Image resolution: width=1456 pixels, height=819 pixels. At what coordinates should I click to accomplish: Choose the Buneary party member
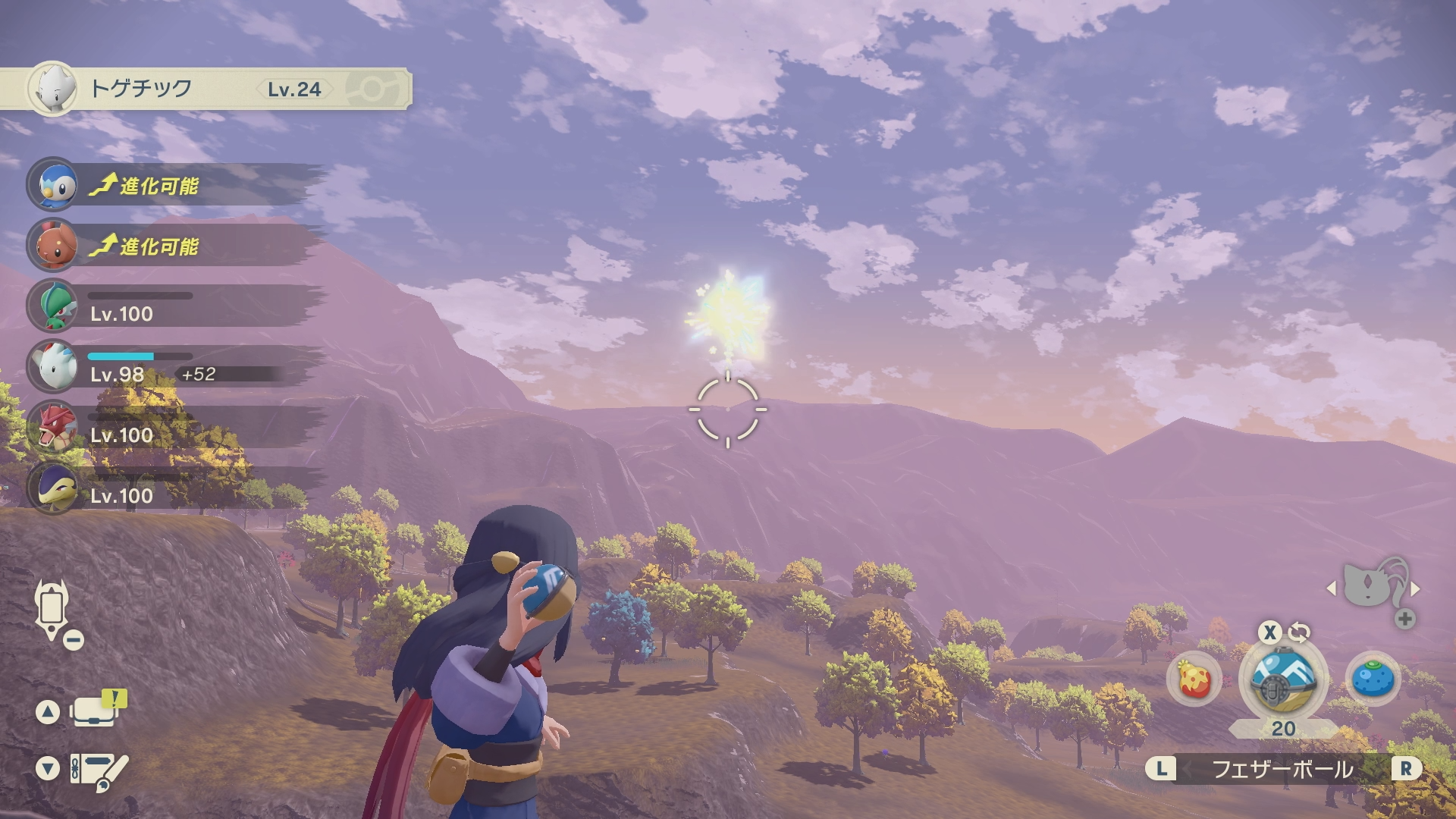click(53, 245)
